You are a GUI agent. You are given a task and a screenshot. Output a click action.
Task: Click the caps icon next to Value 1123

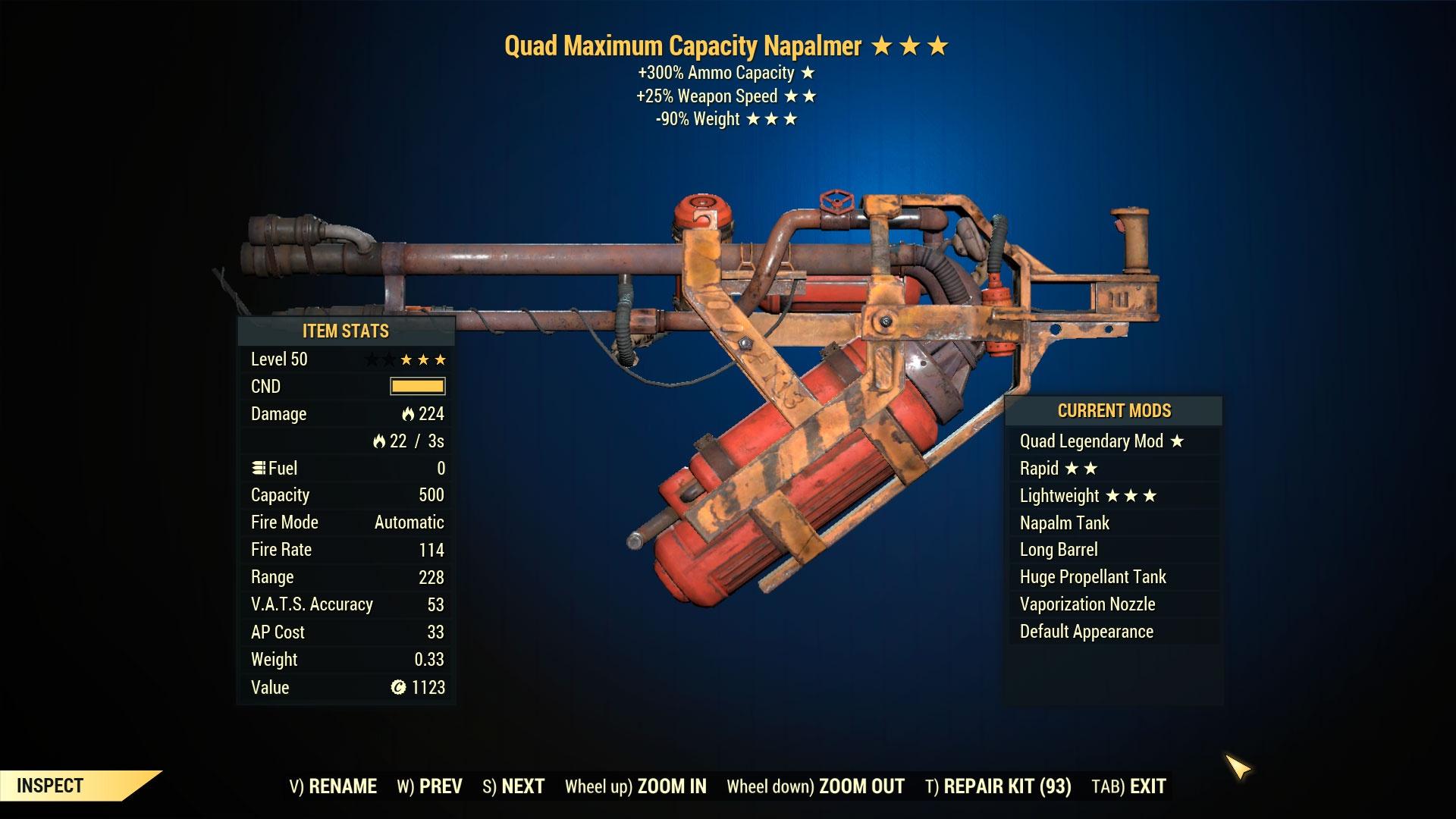(397, 687)
